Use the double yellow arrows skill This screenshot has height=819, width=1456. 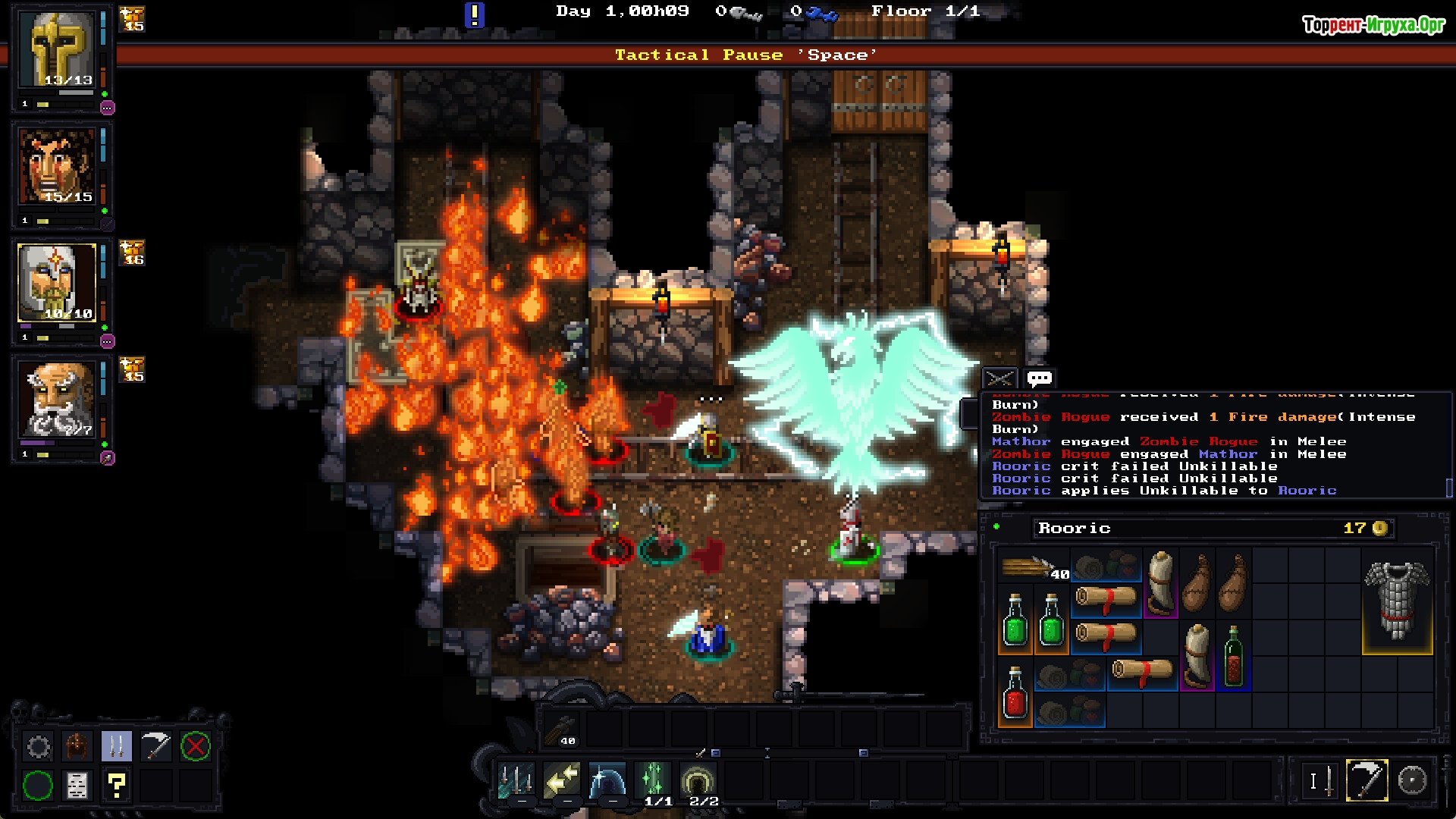(562, 780)
